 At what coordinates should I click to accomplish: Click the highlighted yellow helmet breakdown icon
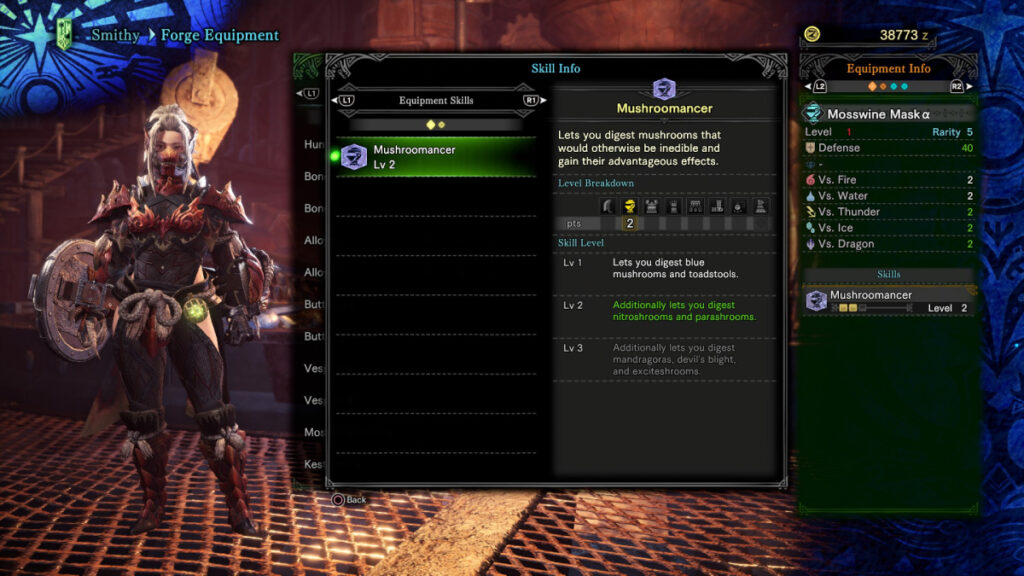[x=630, y=206]
